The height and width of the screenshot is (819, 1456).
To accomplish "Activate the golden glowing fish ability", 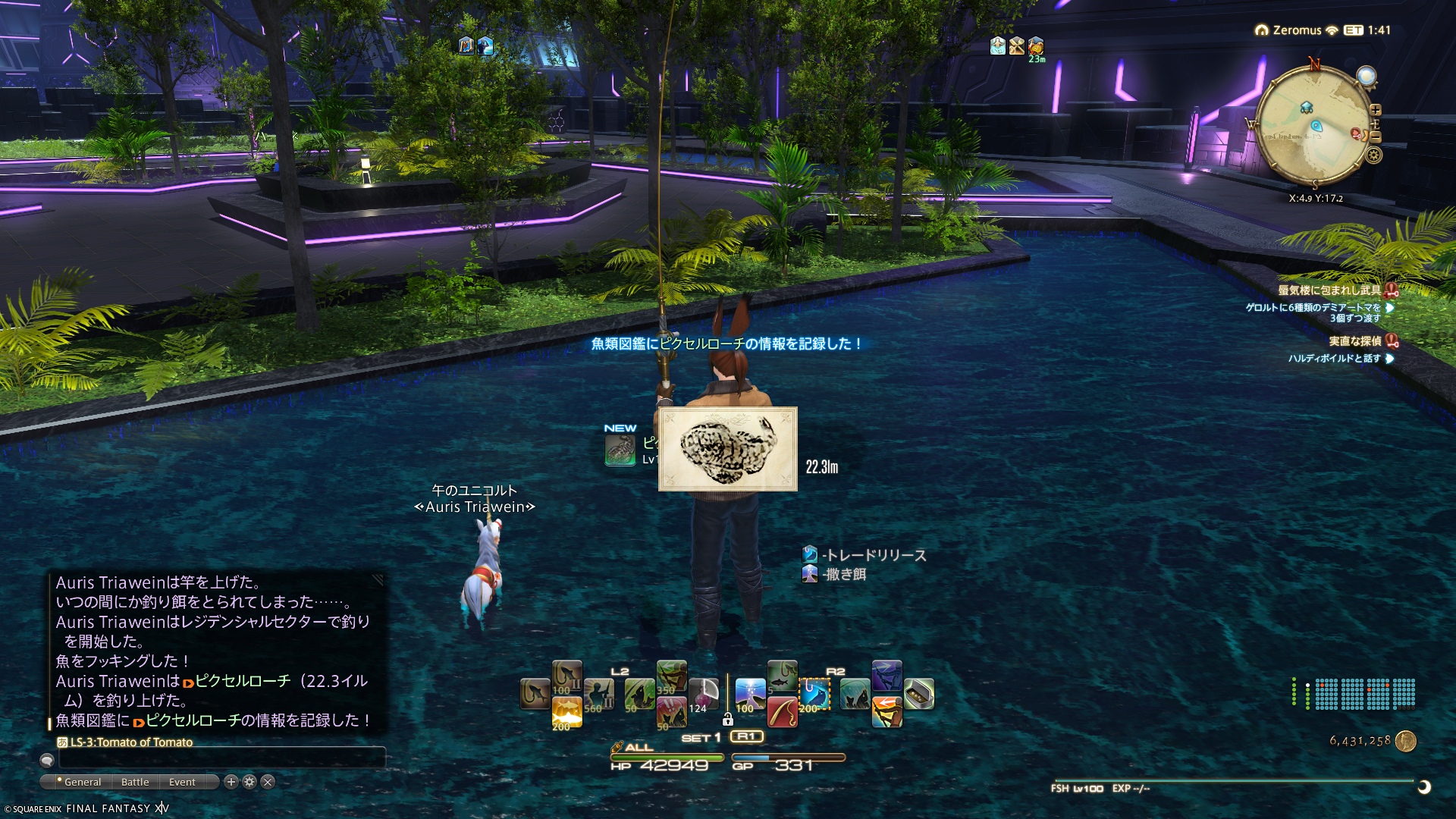I will click(566, 712).
